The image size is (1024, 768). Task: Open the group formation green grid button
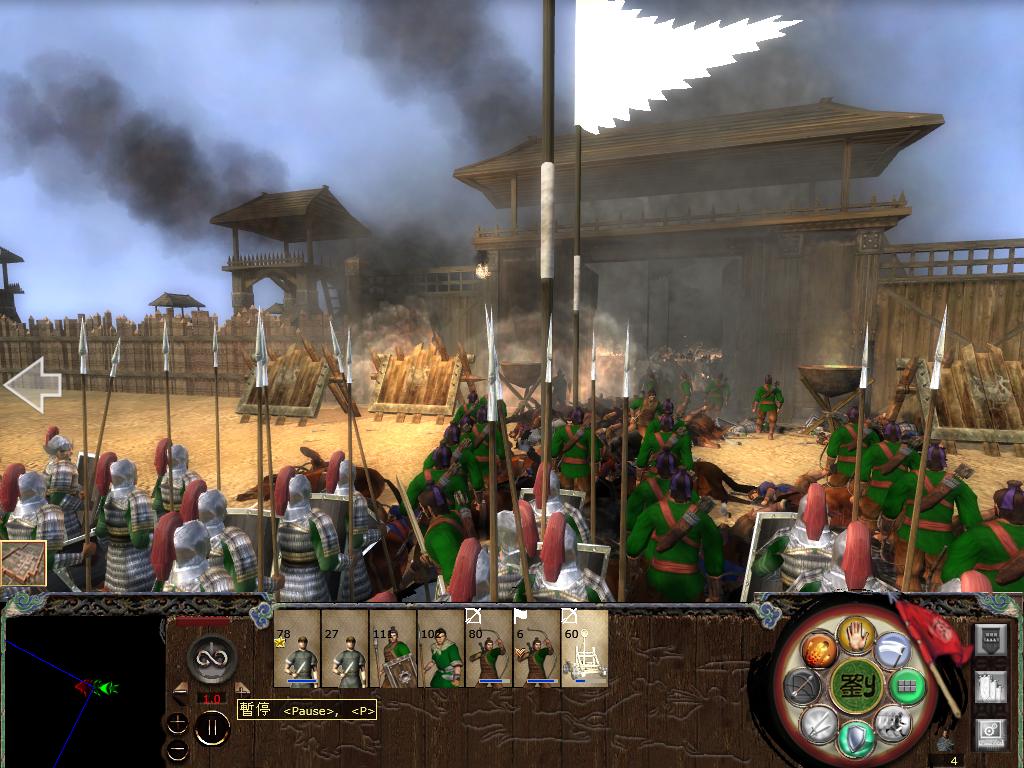tap(908, 686)
